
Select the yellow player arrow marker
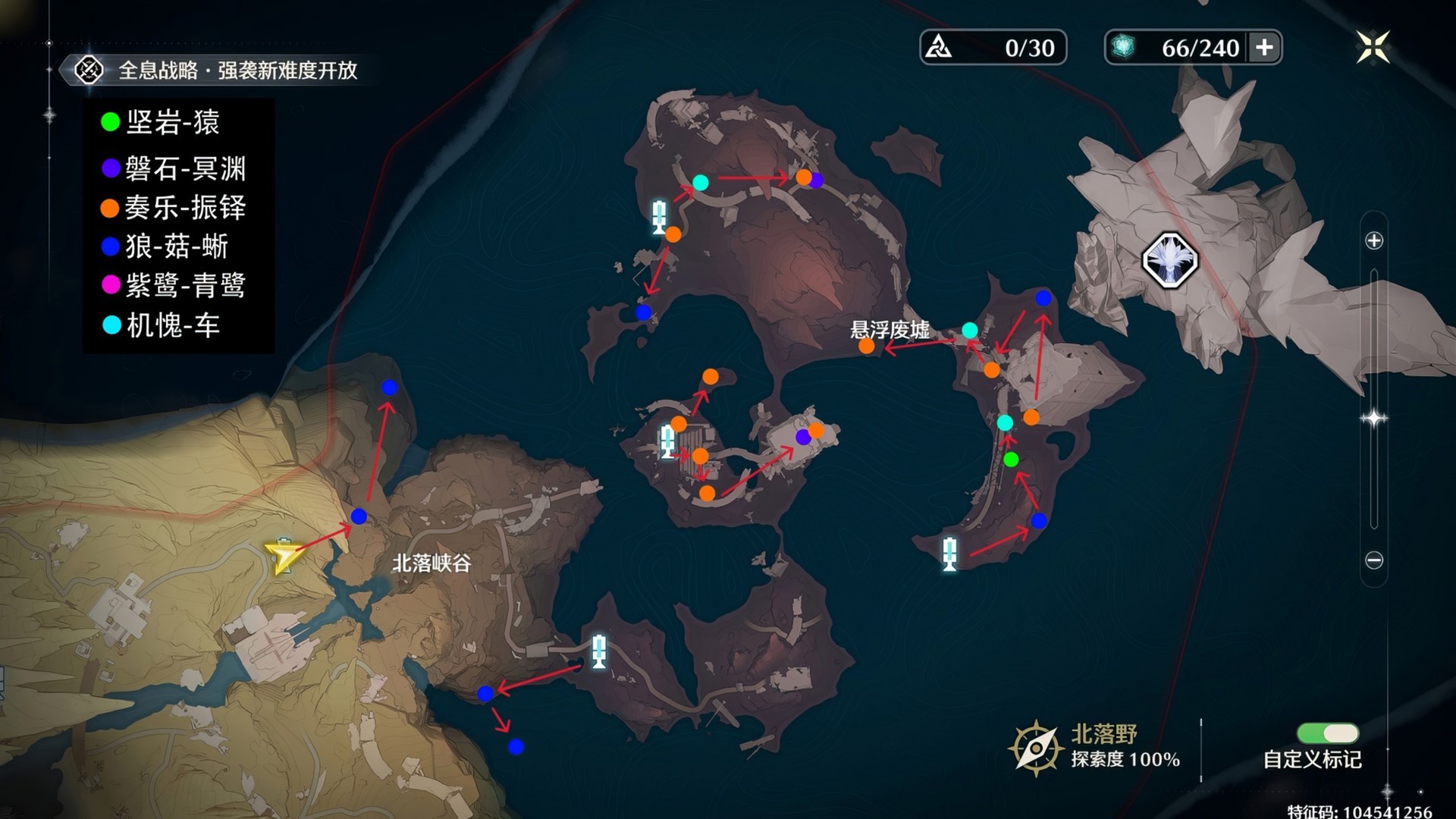pyautogui.click(x=282, y=558)
